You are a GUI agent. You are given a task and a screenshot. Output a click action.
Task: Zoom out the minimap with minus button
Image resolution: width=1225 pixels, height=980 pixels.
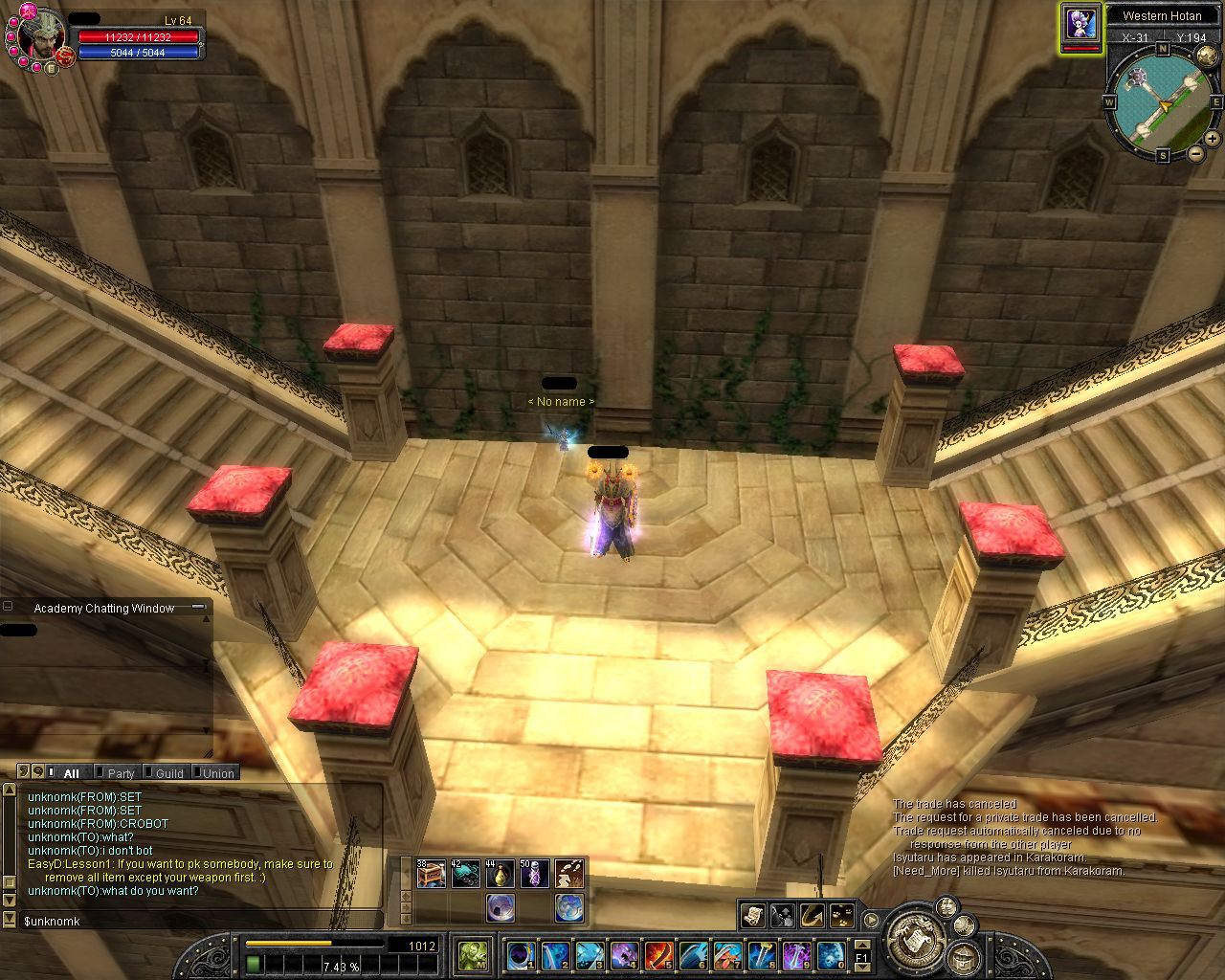(x=1196, y=153)
